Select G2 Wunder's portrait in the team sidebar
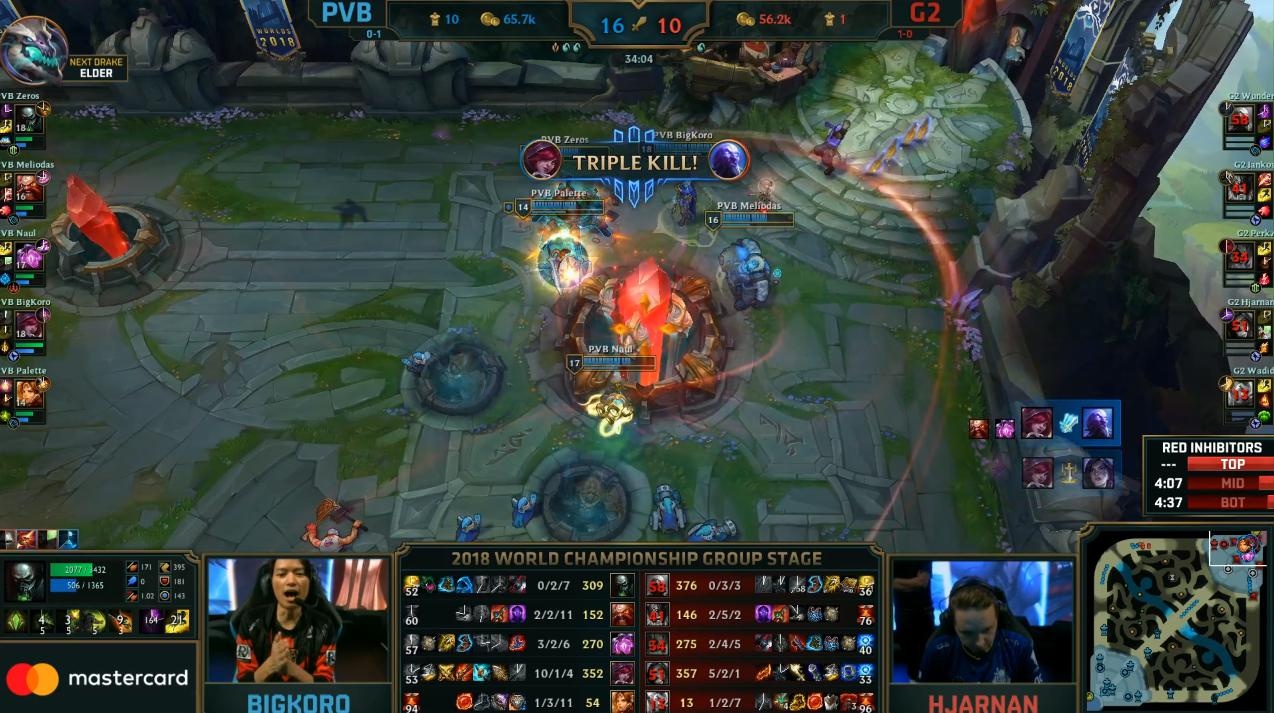The width and height of the screenshot is (1274, 713). click(x=1241, y=120)
